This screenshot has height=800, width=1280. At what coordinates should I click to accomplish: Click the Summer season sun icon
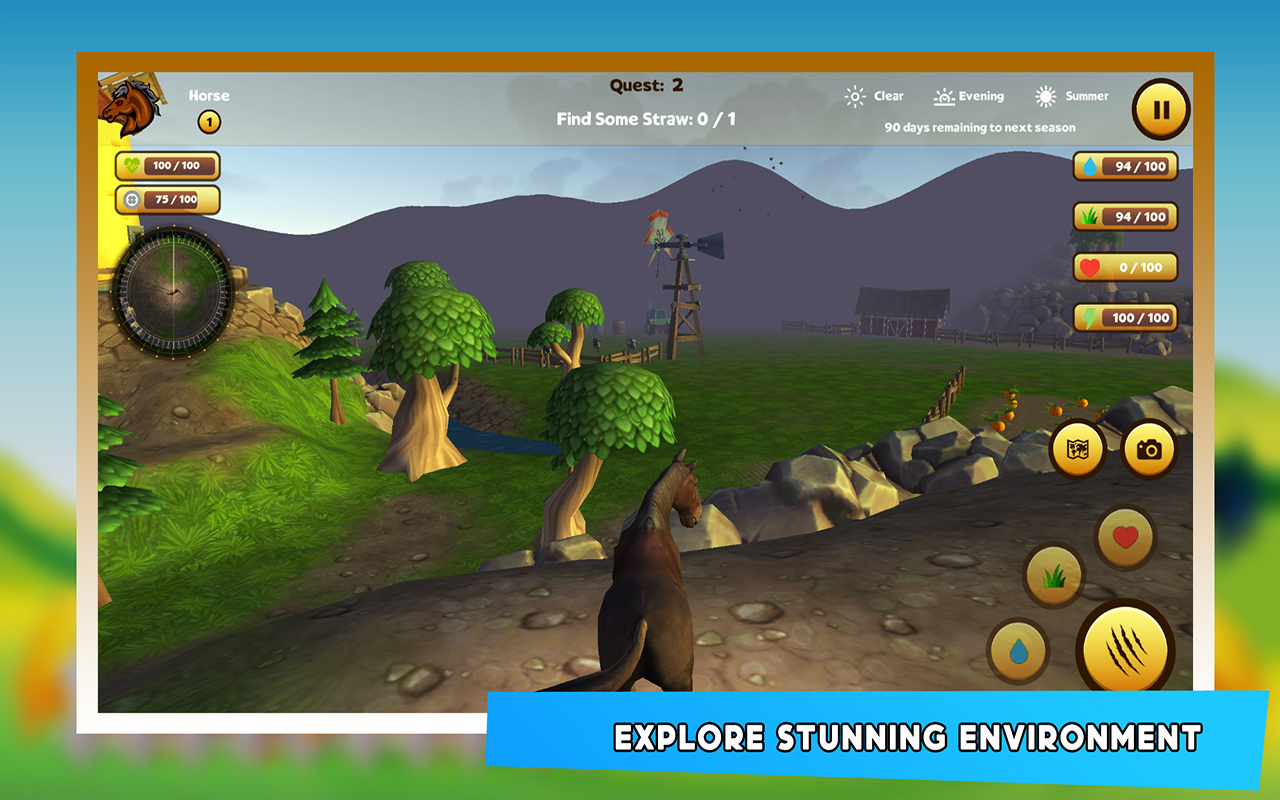point(1046,95)
